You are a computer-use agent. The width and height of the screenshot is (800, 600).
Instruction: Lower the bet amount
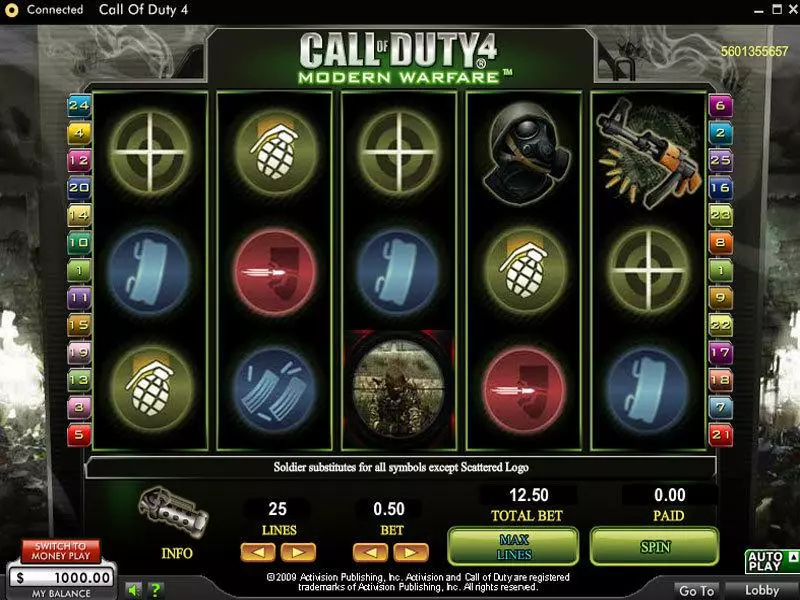[369, 551]
